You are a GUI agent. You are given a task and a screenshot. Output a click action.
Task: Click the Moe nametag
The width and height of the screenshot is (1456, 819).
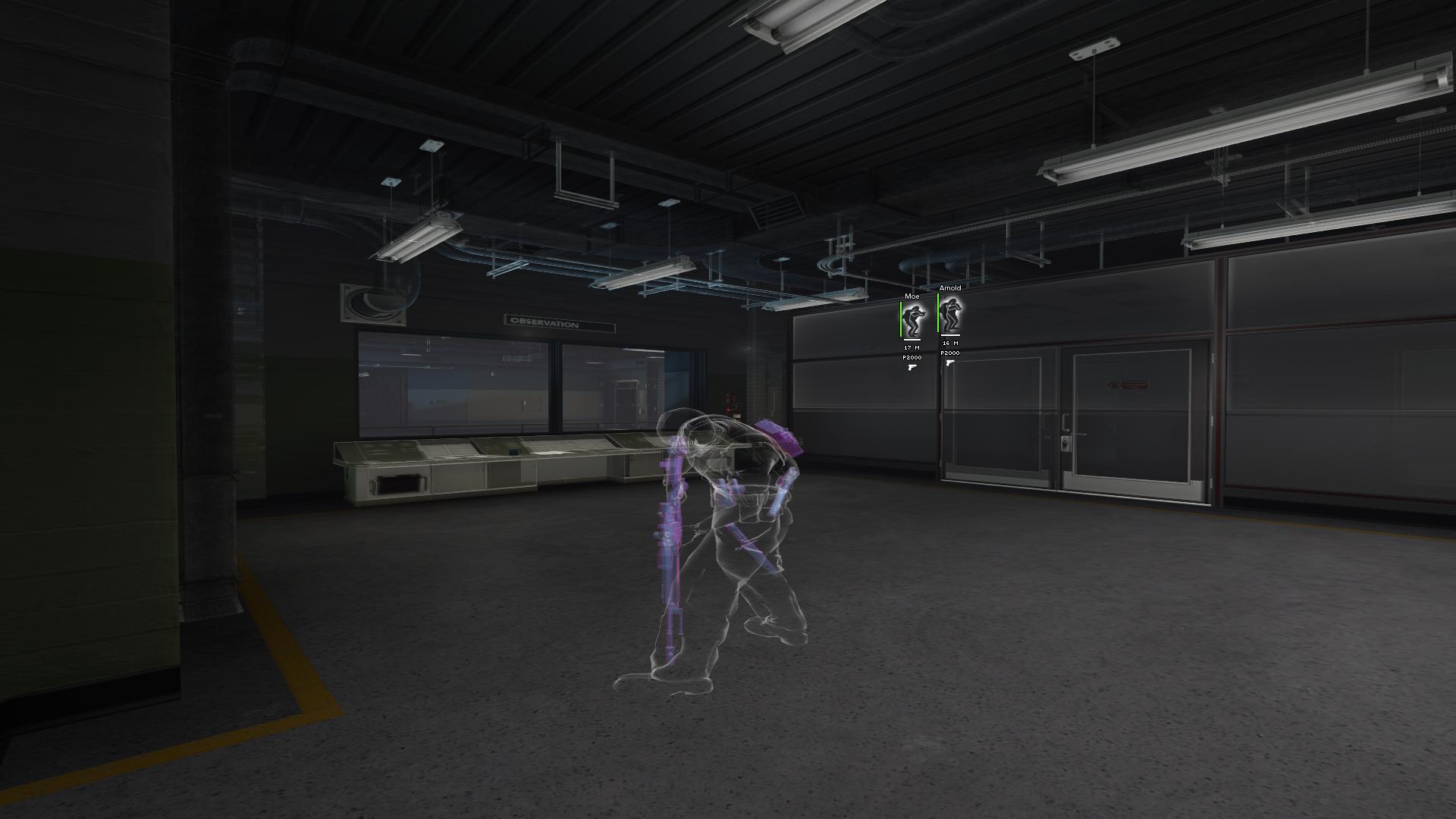912,297
